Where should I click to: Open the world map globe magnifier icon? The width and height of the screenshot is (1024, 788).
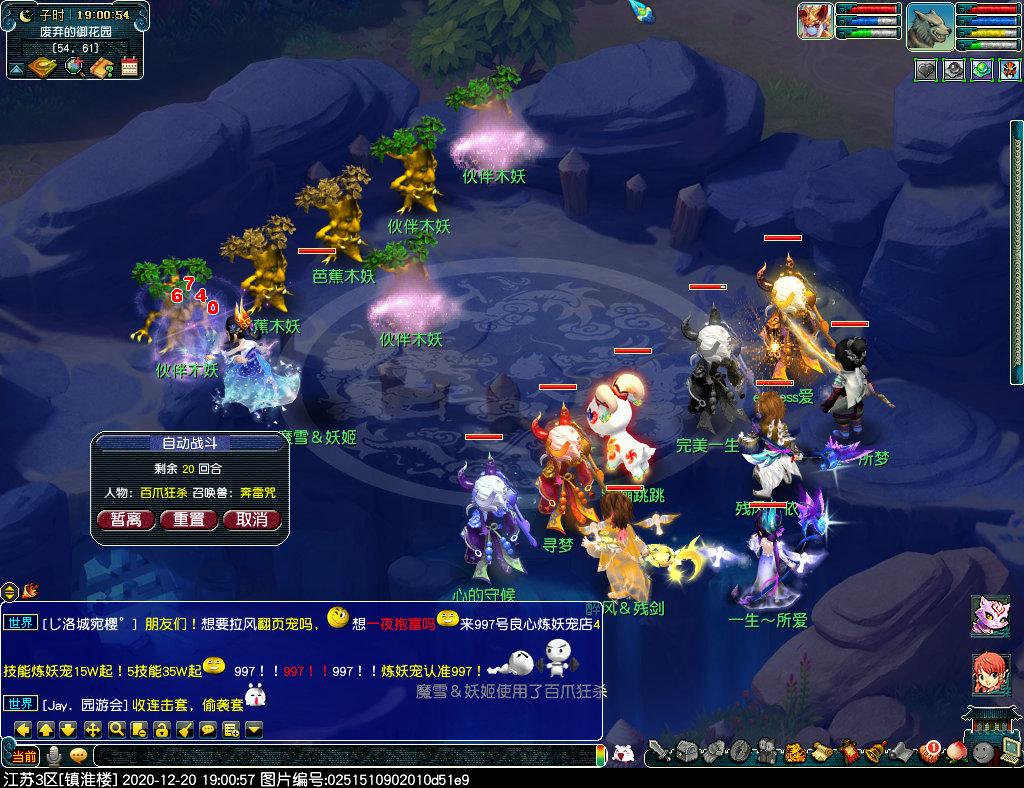74,68
